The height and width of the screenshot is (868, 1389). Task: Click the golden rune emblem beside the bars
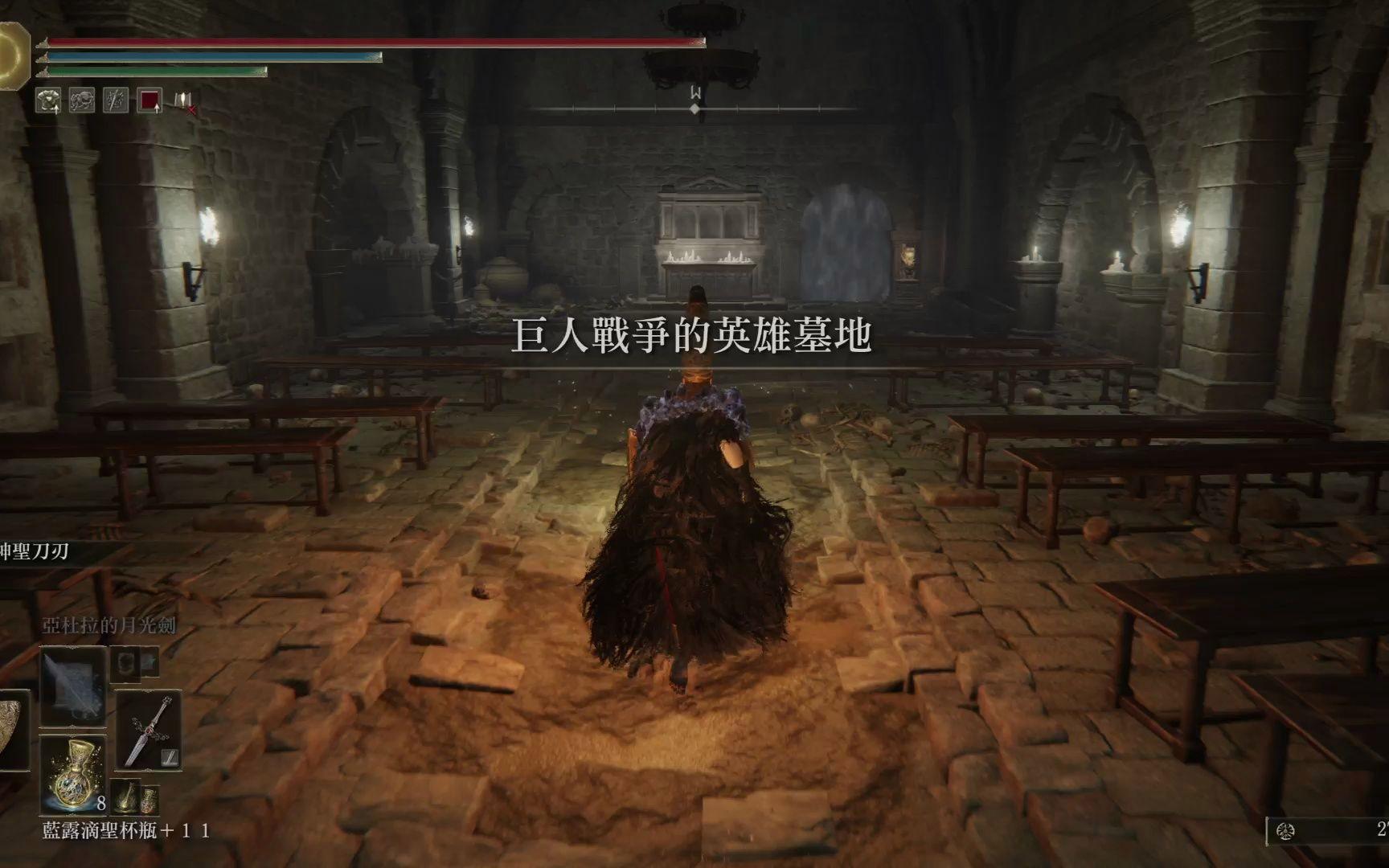(13, 55)
